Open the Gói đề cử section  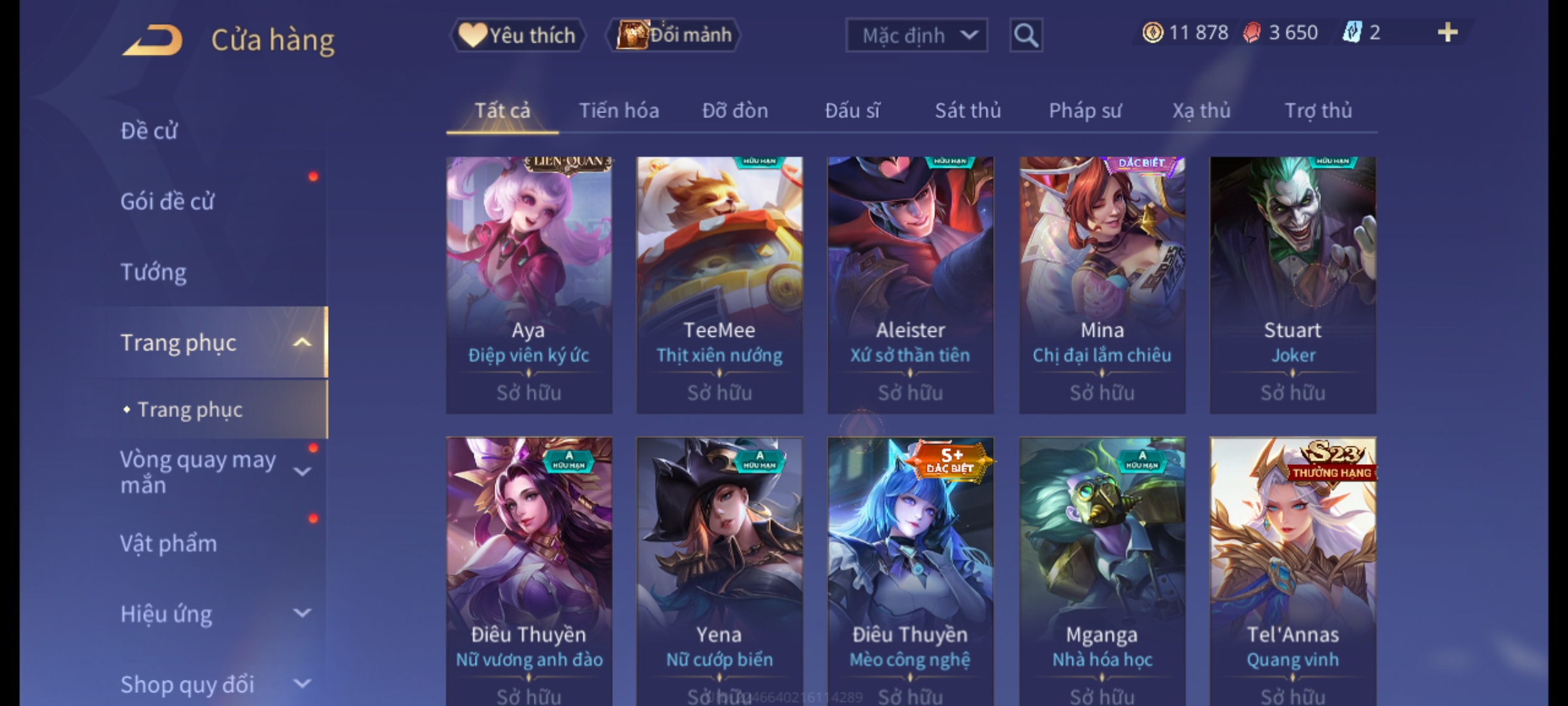pos(167,201)
